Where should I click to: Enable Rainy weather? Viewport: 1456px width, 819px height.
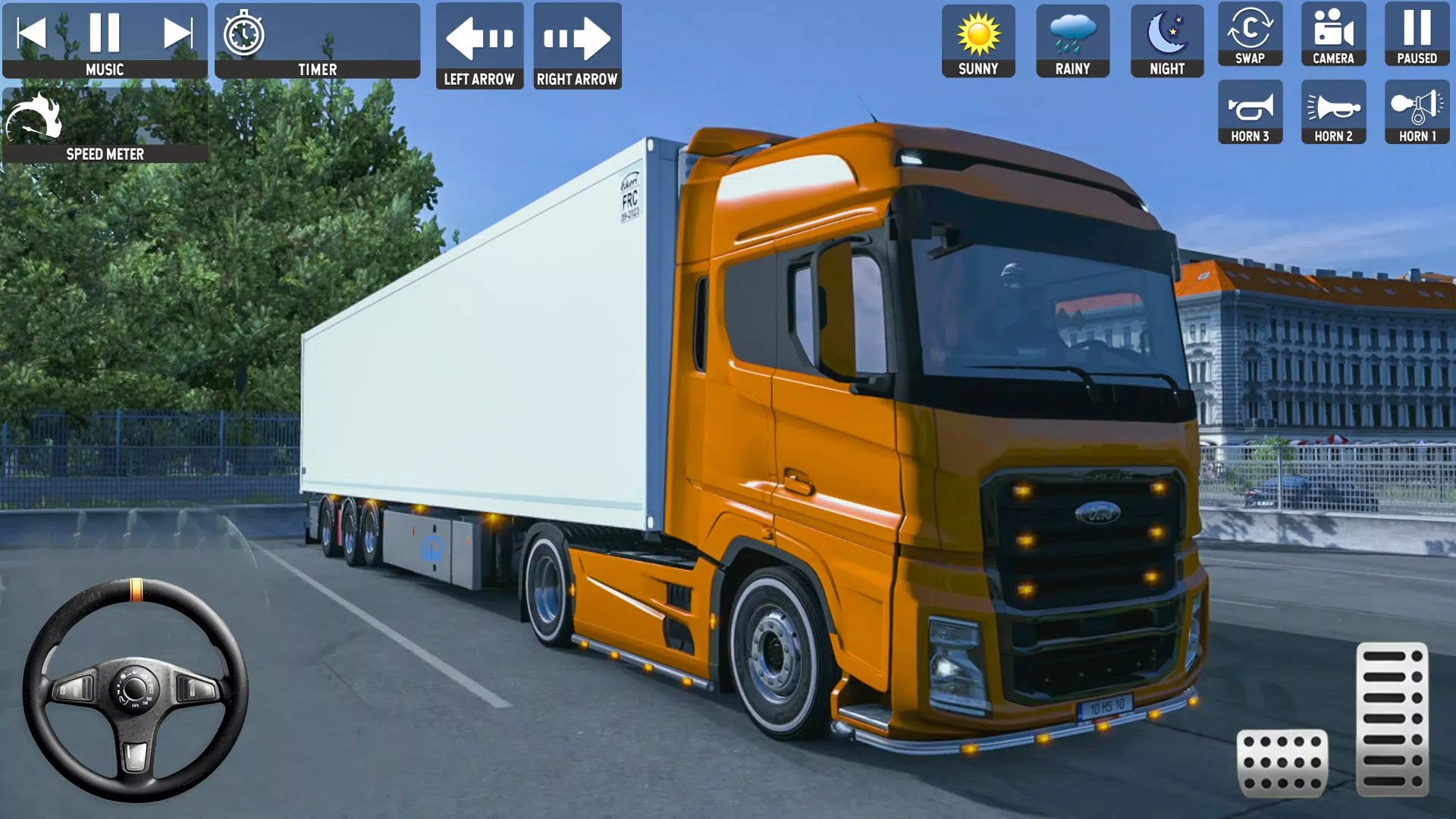(1072, 34)
